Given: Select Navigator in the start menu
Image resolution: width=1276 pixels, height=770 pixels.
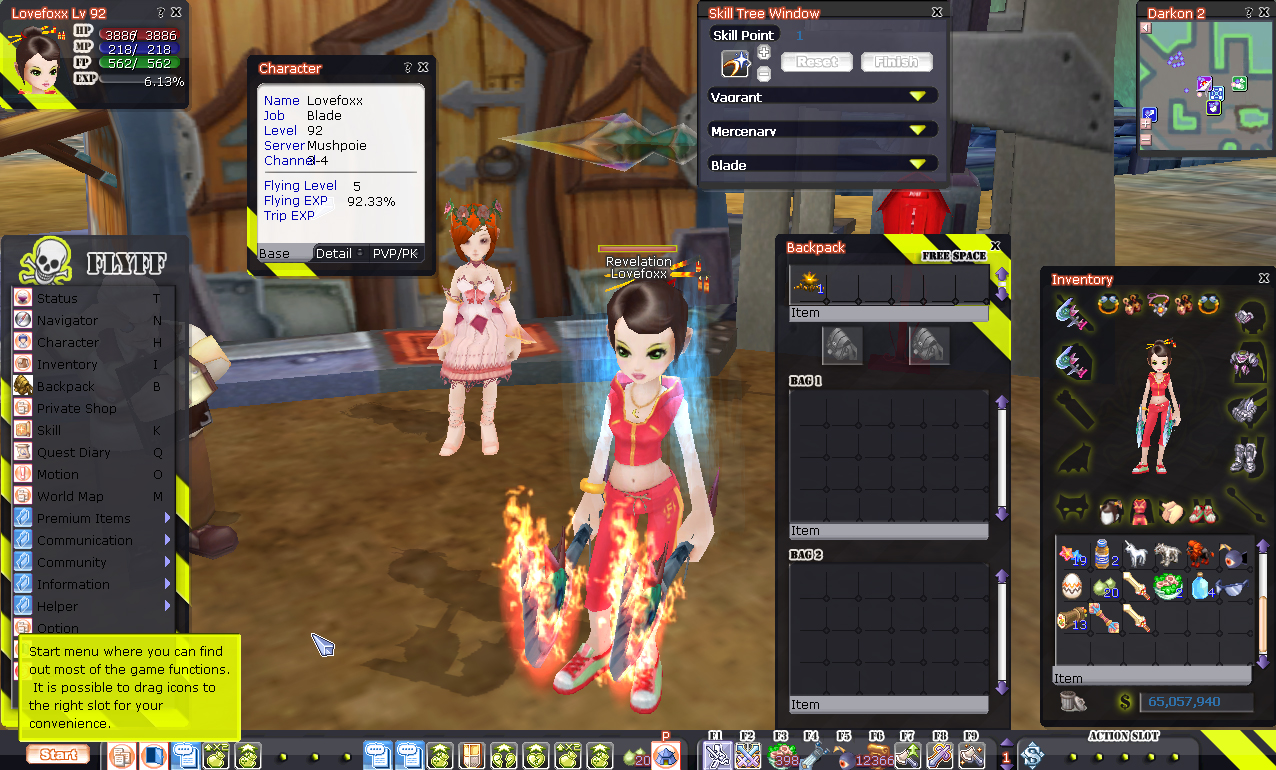Looking at the screenshot, I should coord(67,321).
